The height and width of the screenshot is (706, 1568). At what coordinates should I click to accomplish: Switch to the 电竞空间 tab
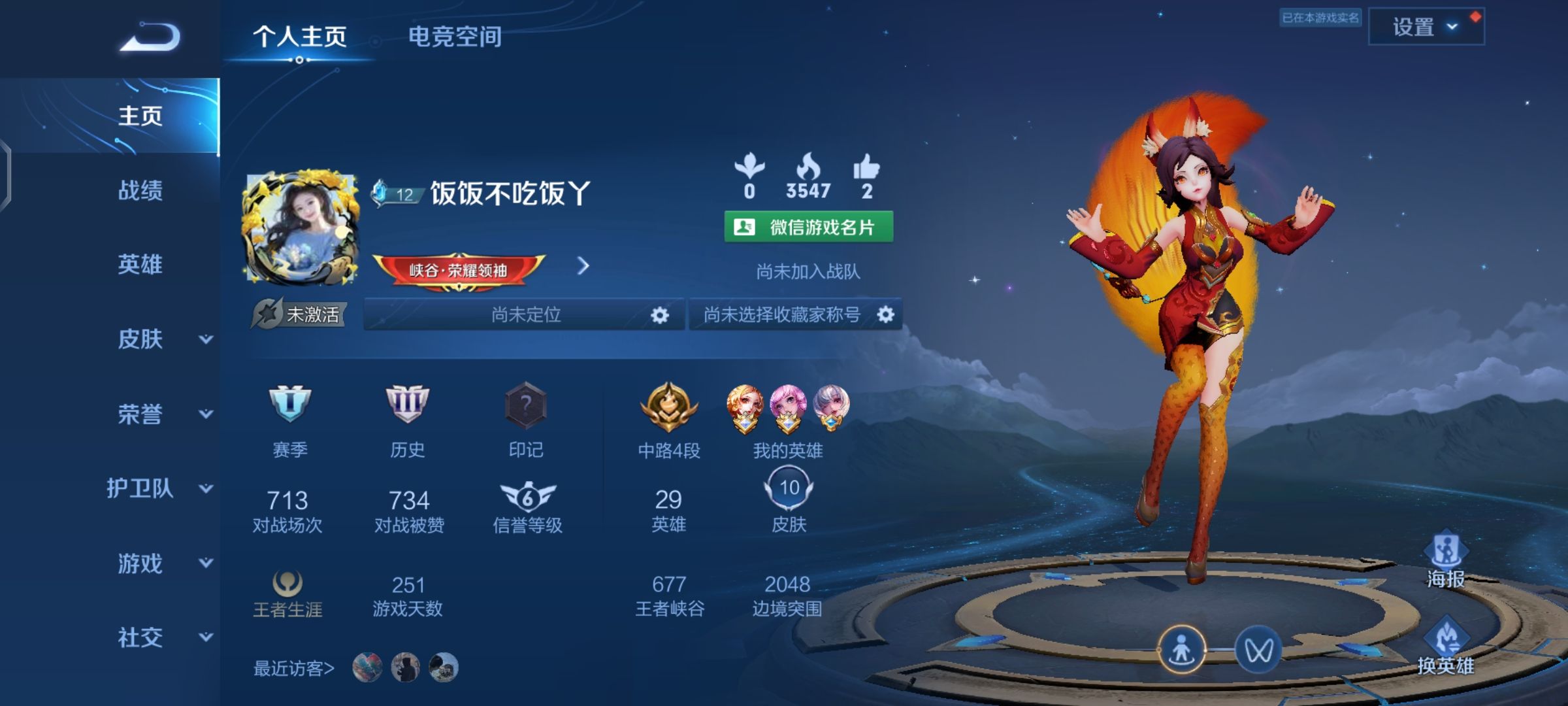[x=455, y=38]
